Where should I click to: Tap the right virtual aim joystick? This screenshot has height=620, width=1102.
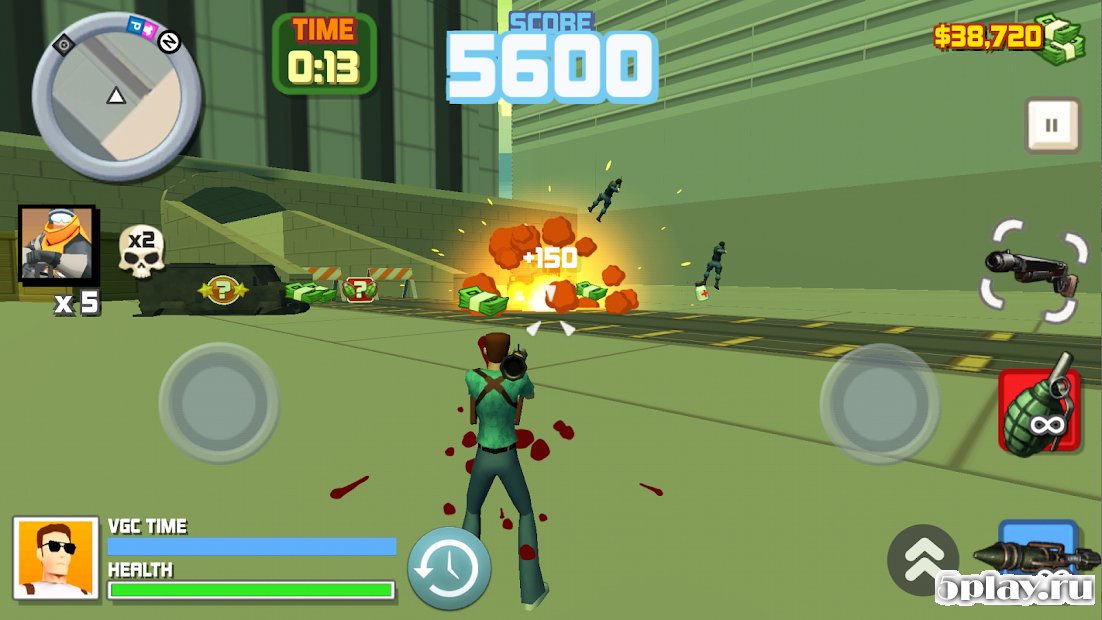click(x=880, y=402)
